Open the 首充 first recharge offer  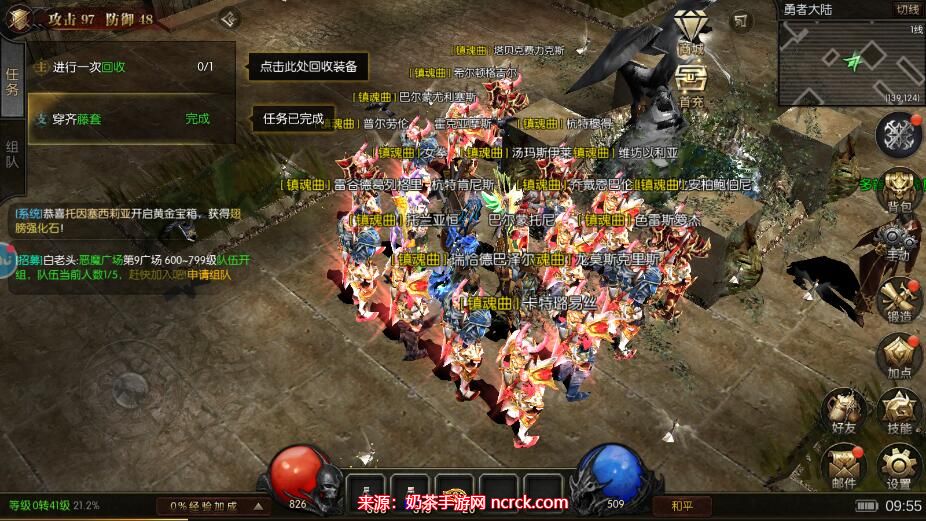(690, 85)
